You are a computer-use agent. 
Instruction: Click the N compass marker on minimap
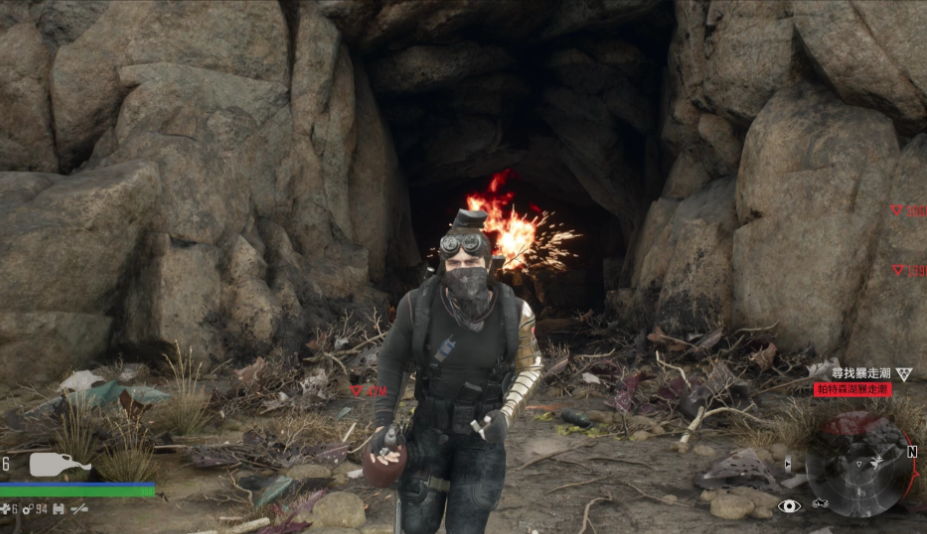(x=912, y=451)
